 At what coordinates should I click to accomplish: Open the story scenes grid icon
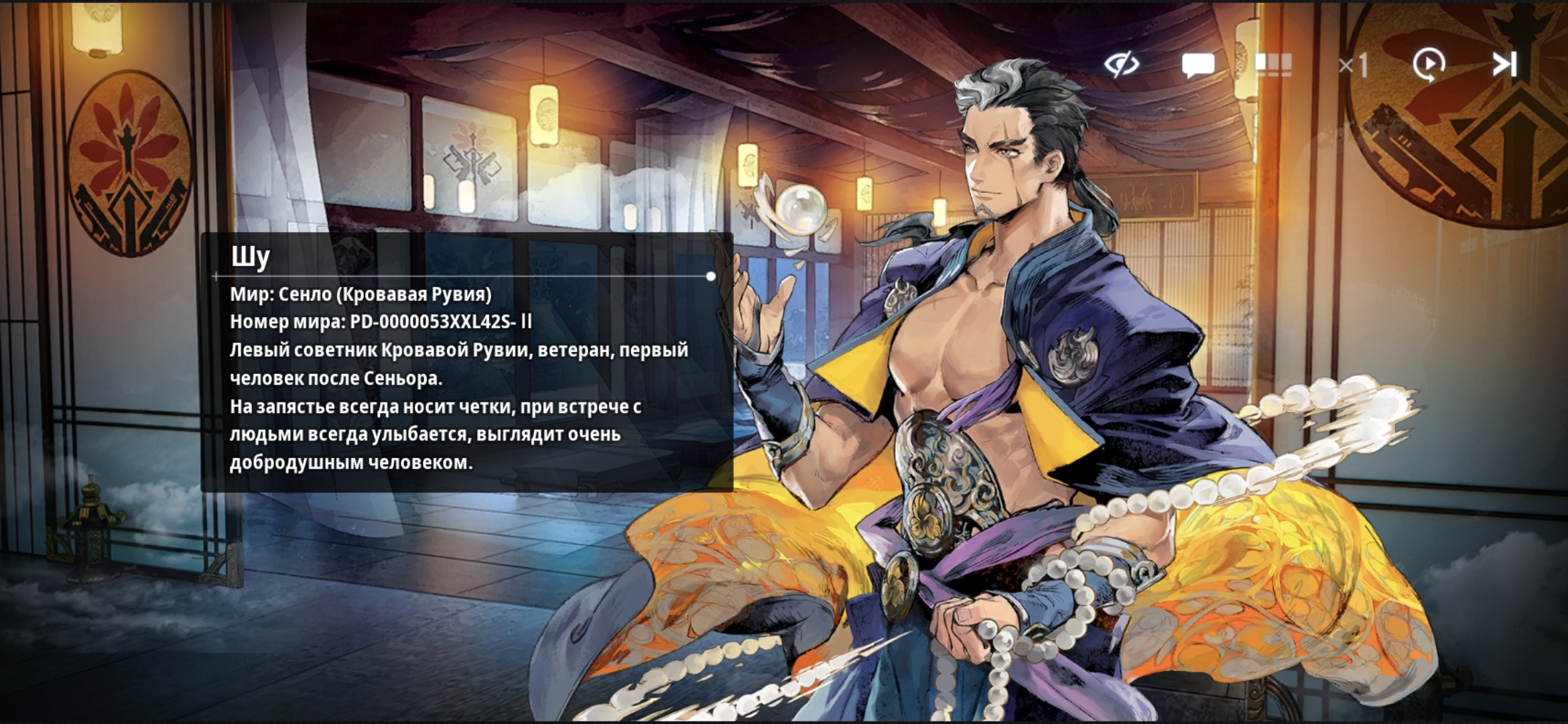pyautogui.click(x=1272, y=65)
